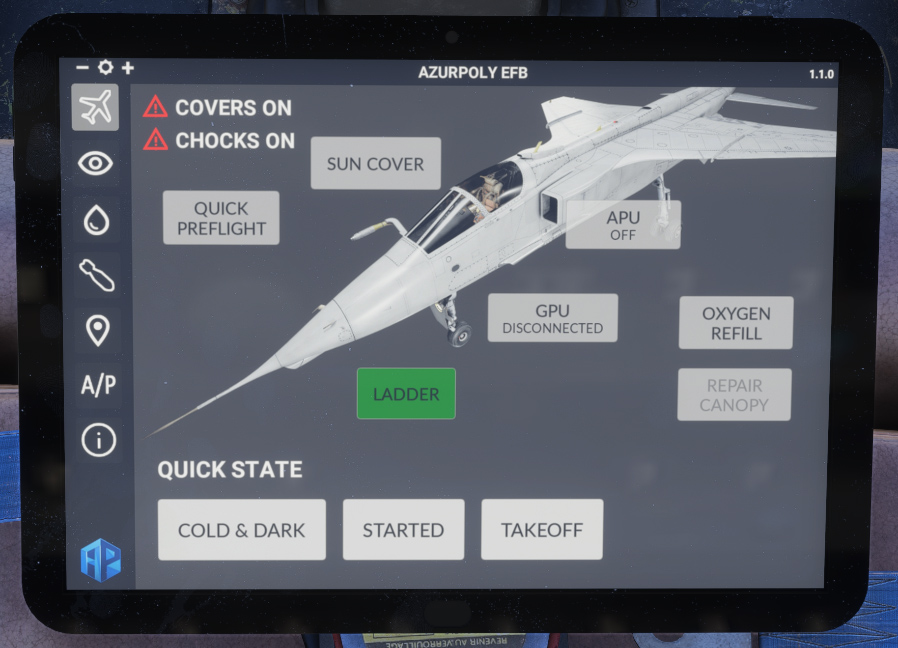
Task: Switch to the A/P autopilot tab
Action: coord(96,385)
